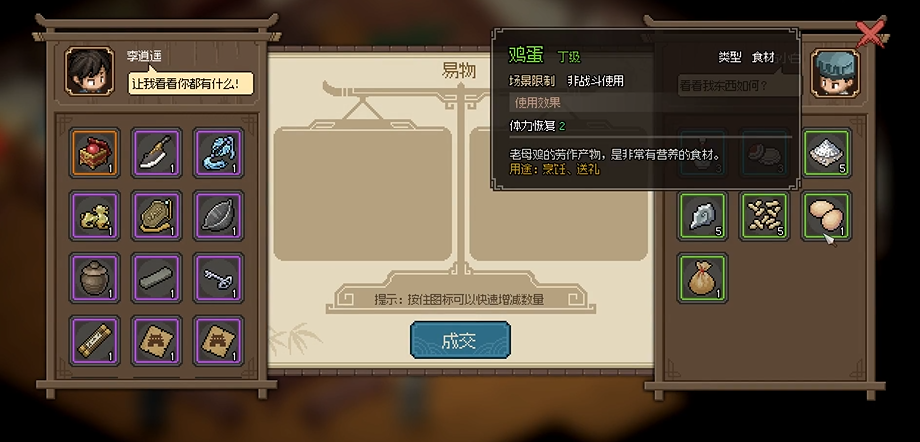
Task: Pick the gray stone bar item
Action: coord(156,277)
